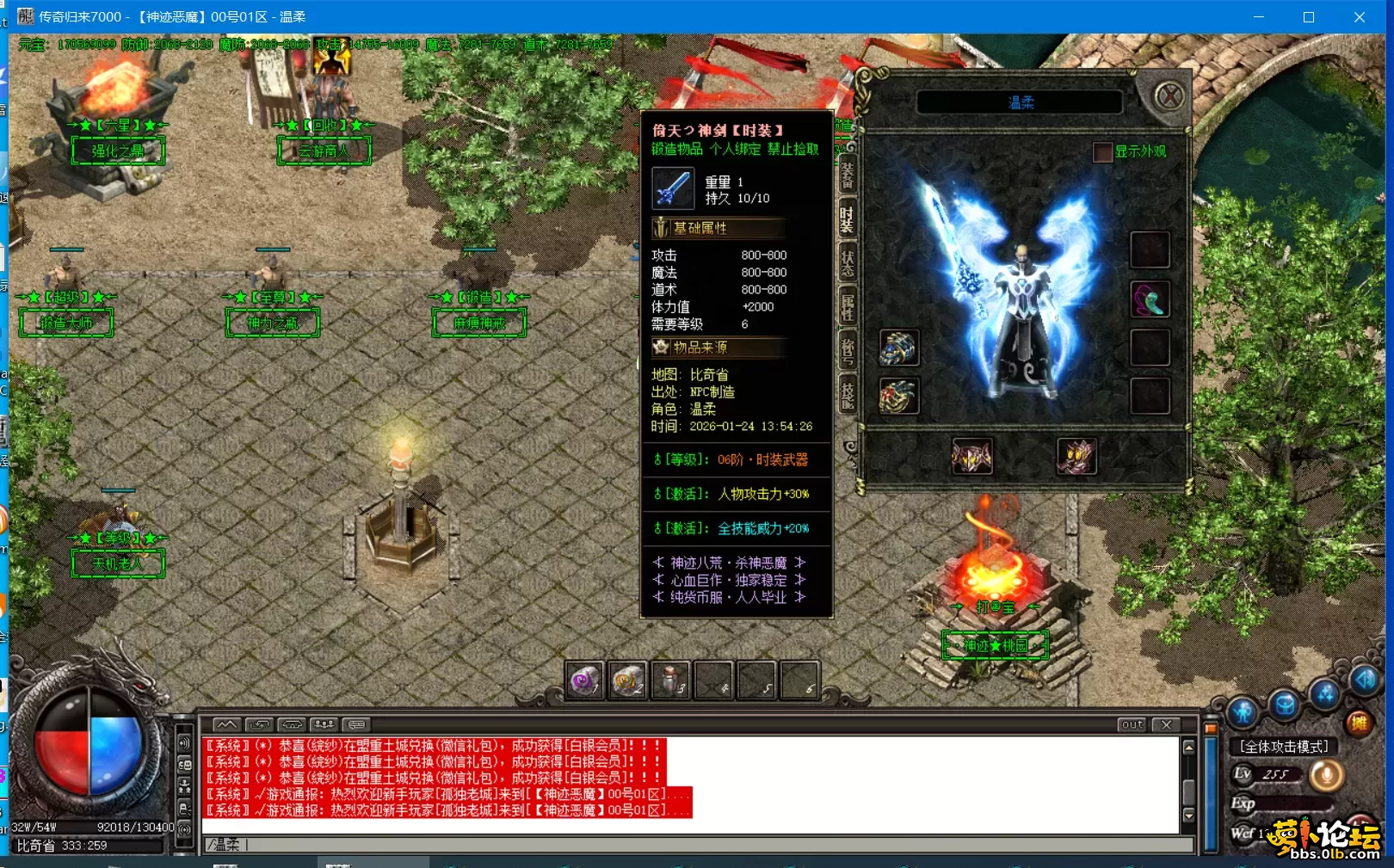Click the blue character figure icon bottom right

1242,709
